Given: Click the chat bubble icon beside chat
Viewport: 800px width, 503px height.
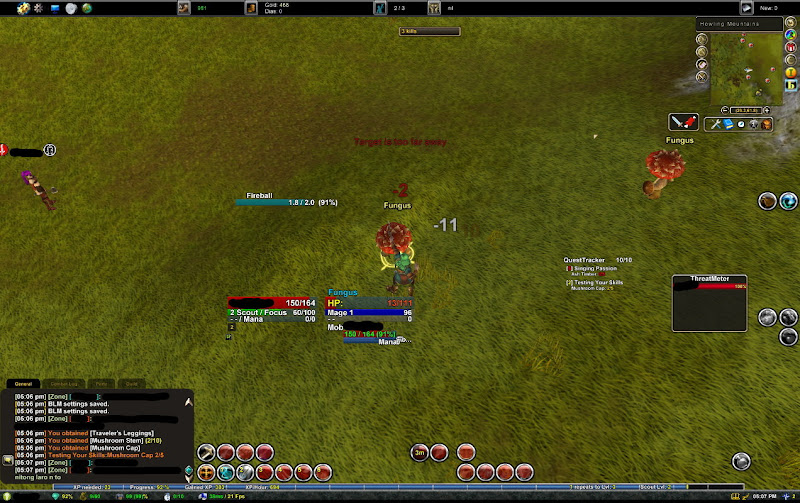Looking at the screenshot, I should point(8,460).
